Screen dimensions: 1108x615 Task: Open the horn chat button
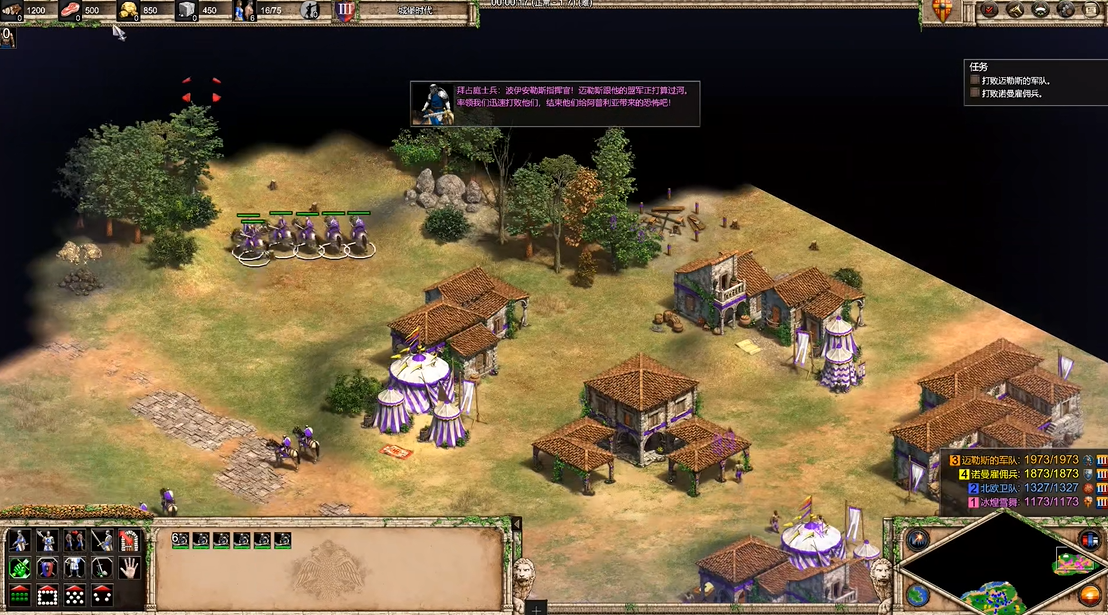coord(1014,10)
